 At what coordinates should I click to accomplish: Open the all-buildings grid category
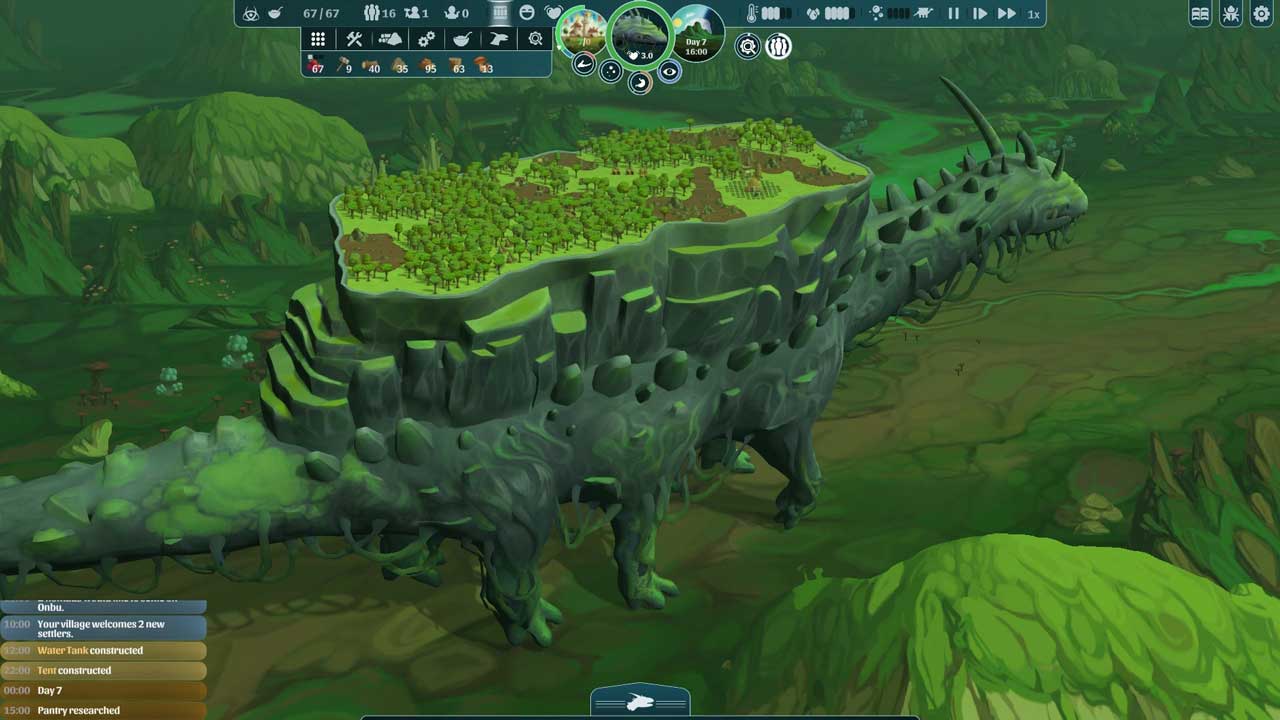(318, 39)
